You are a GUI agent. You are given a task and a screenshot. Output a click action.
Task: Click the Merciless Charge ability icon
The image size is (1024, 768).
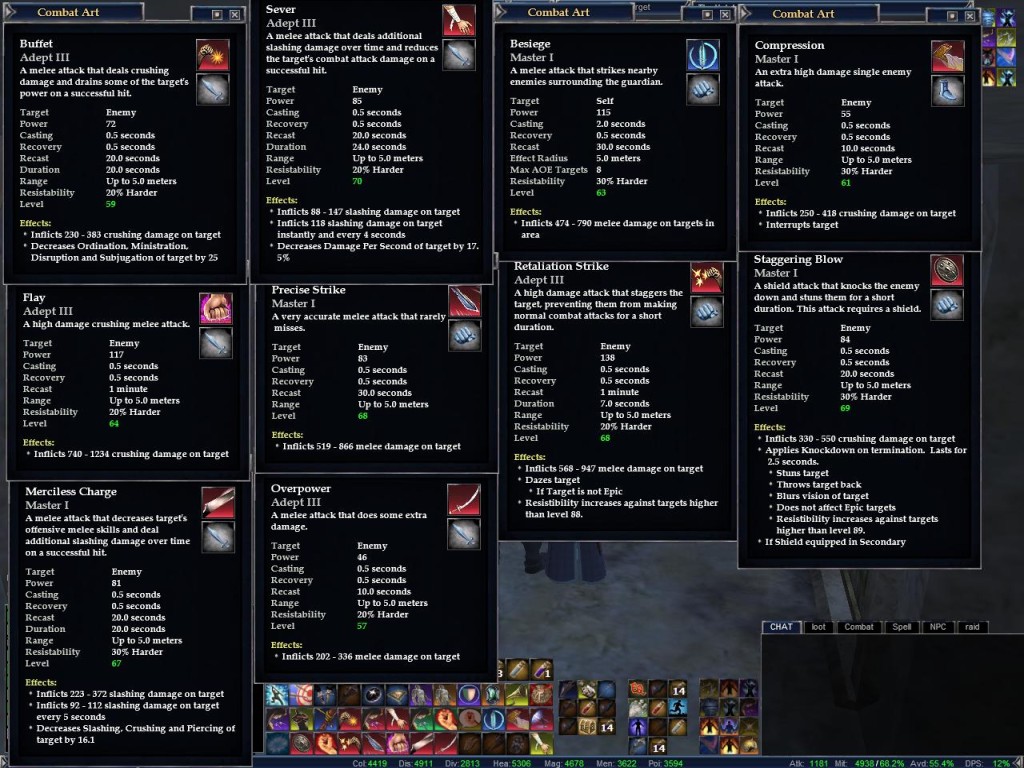coord(218,503)
